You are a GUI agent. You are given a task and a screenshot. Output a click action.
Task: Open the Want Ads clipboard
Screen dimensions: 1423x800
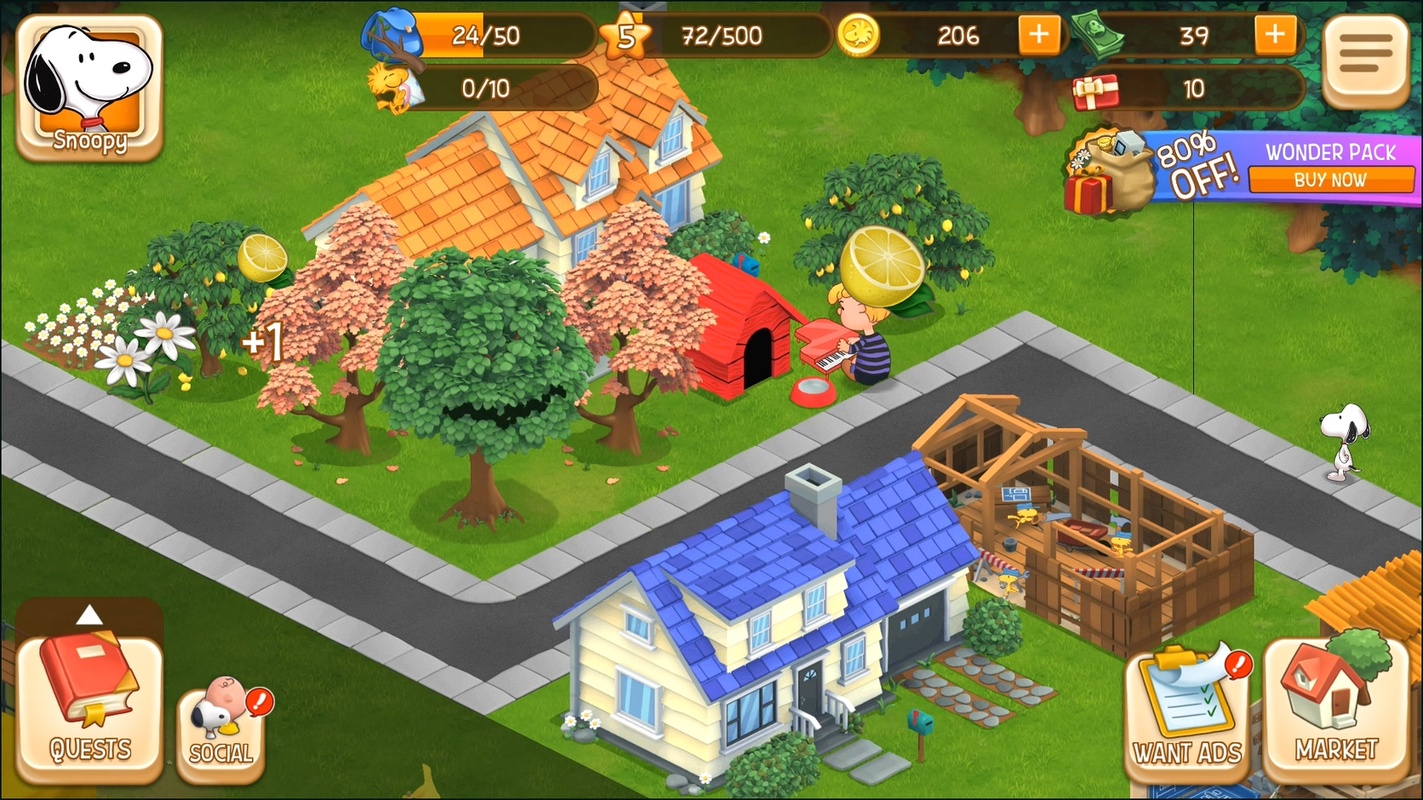coord(1187,710)
